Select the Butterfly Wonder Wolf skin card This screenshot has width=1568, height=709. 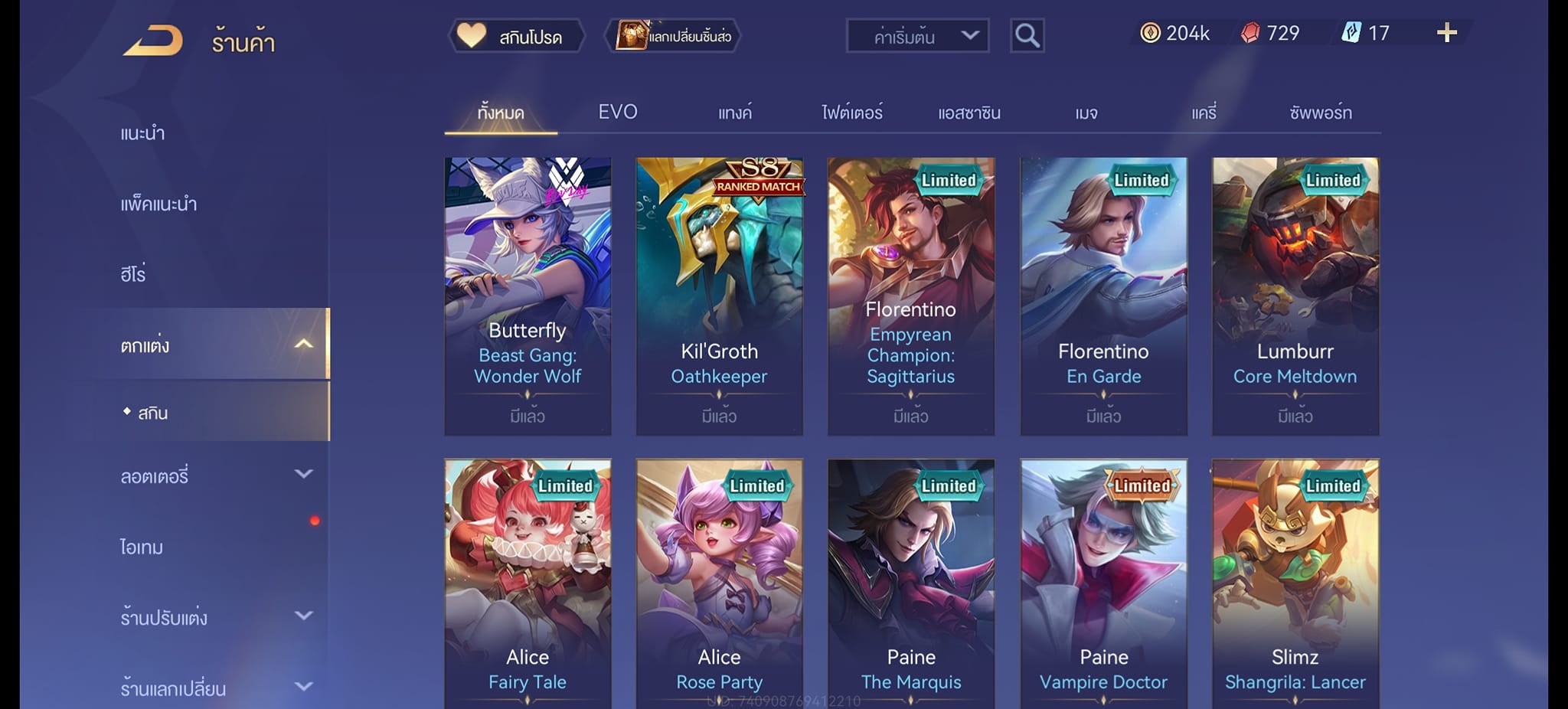[x=528, y=296]
